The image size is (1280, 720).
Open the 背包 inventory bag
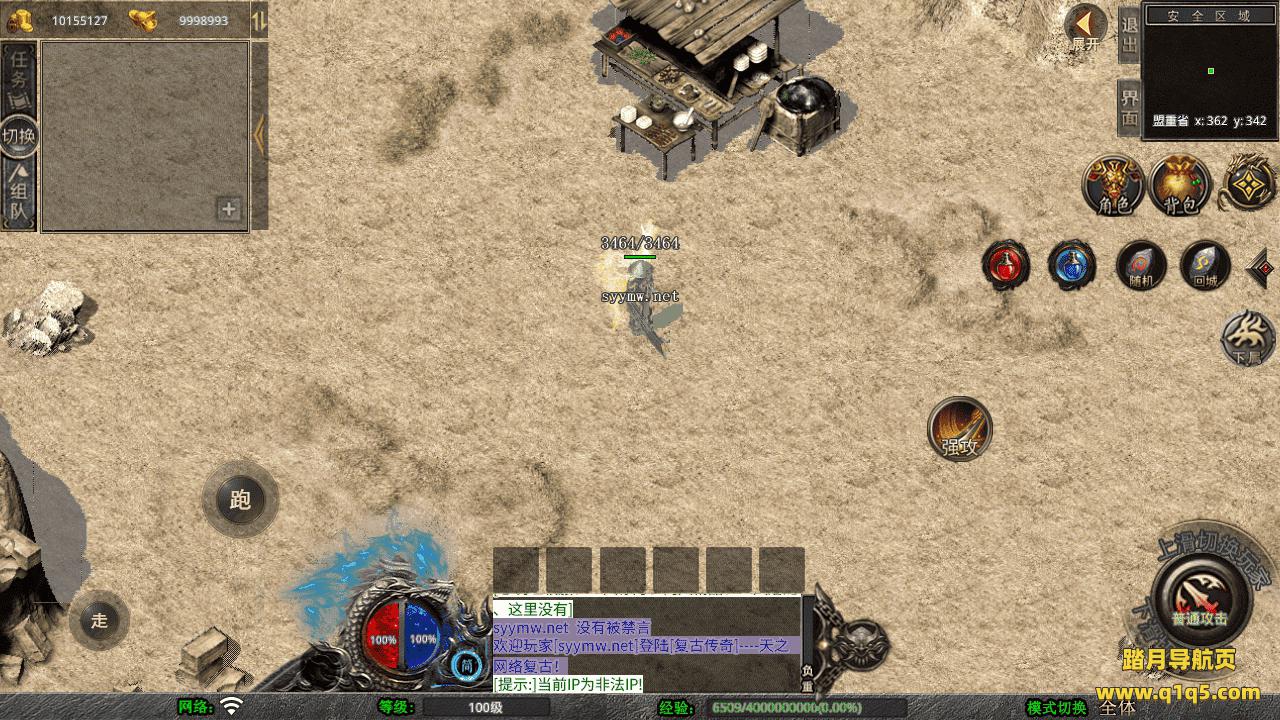tap(1180, 185)
